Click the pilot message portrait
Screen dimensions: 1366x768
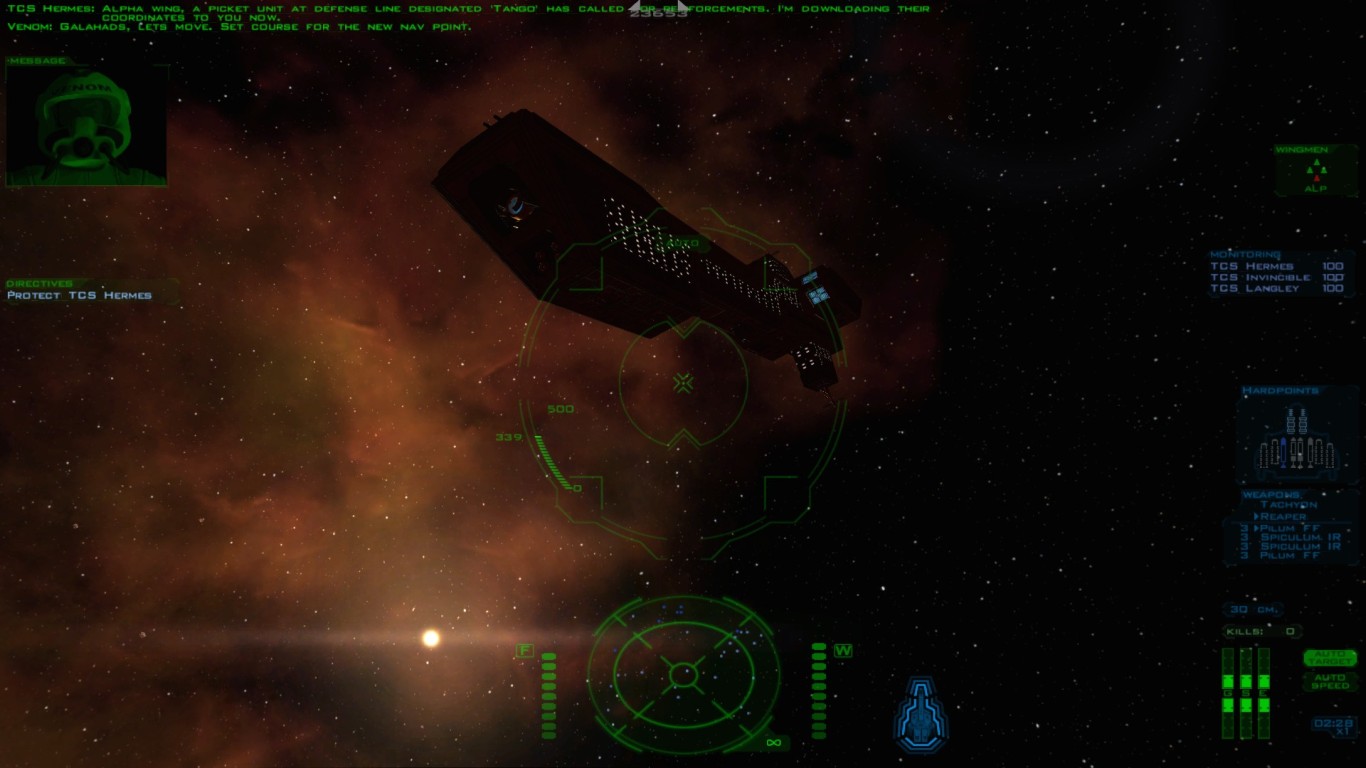pyautogui.click(x=86, y=126)
